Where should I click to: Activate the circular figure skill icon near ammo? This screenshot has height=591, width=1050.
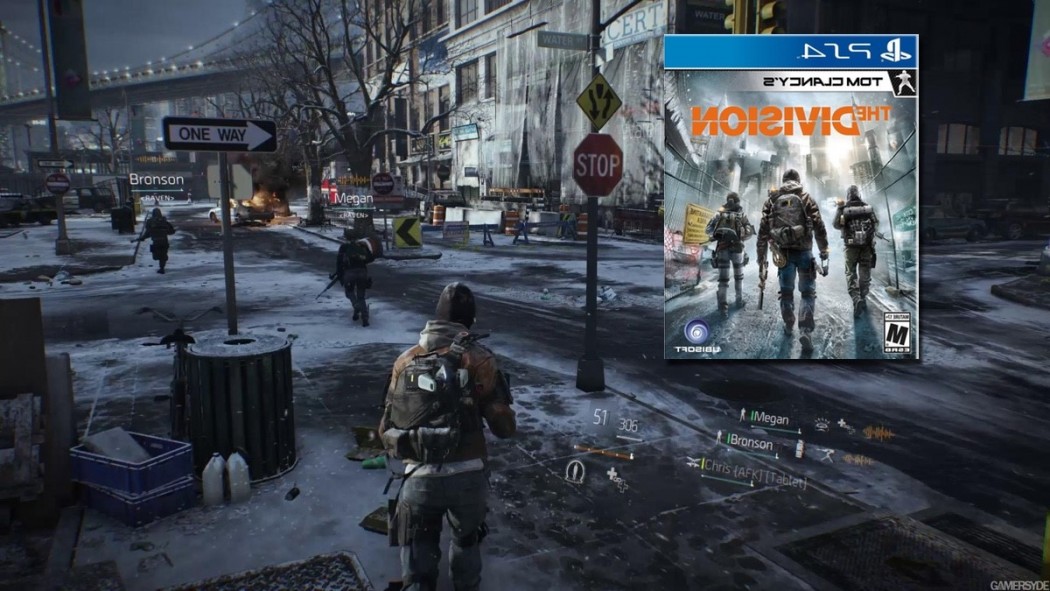574,470
